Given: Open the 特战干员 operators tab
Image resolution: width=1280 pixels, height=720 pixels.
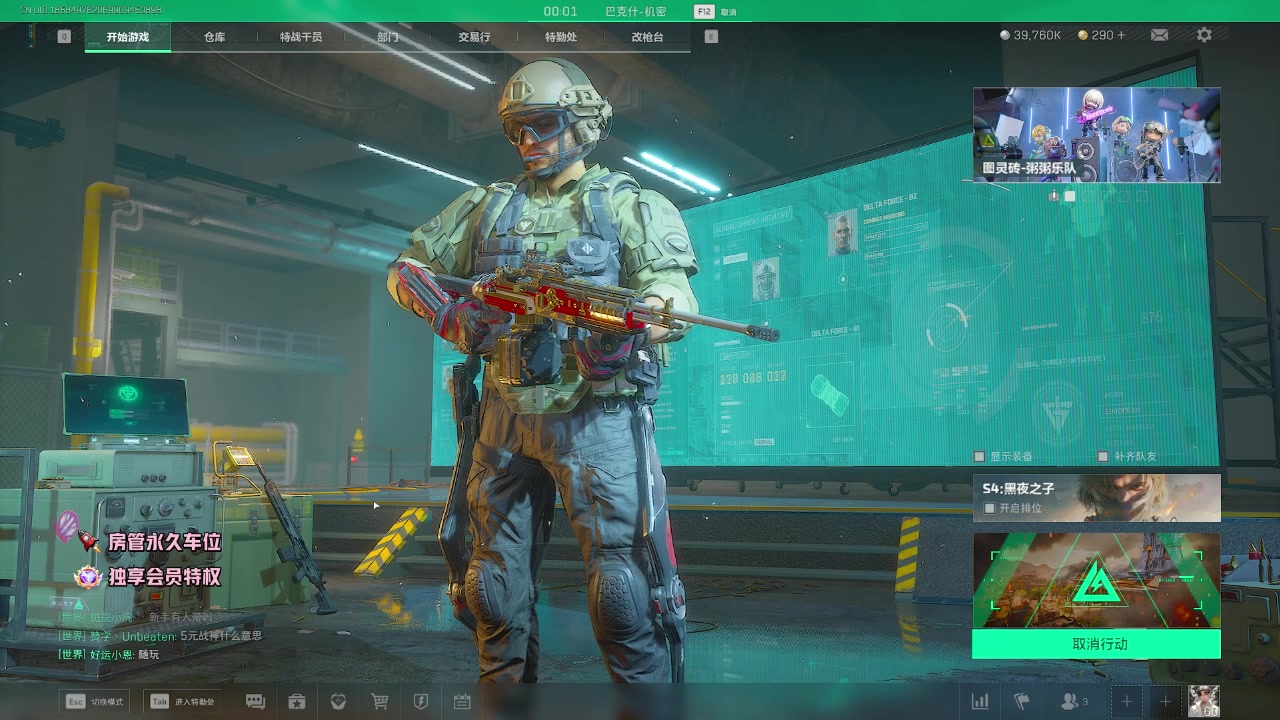Looking at the screenshot, I should [301, 37].
